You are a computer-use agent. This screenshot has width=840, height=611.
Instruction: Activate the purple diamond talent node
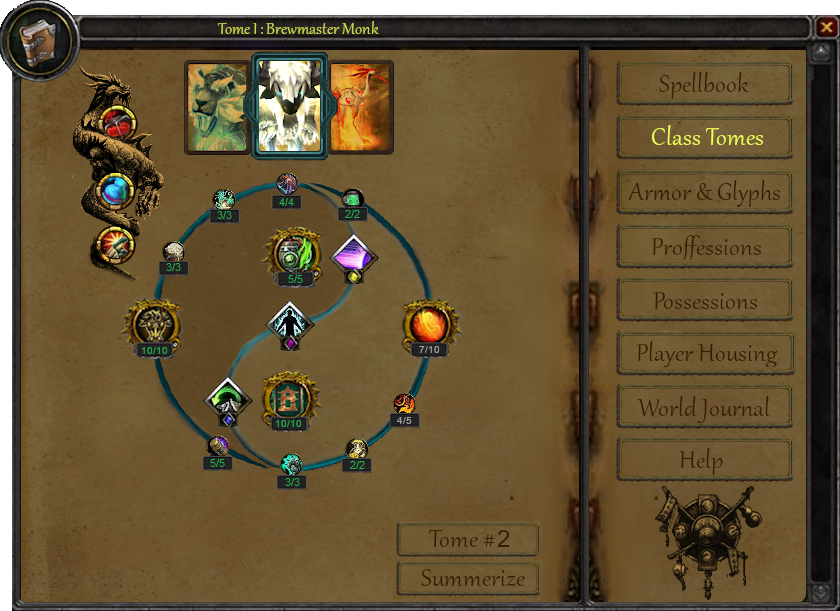354,258
